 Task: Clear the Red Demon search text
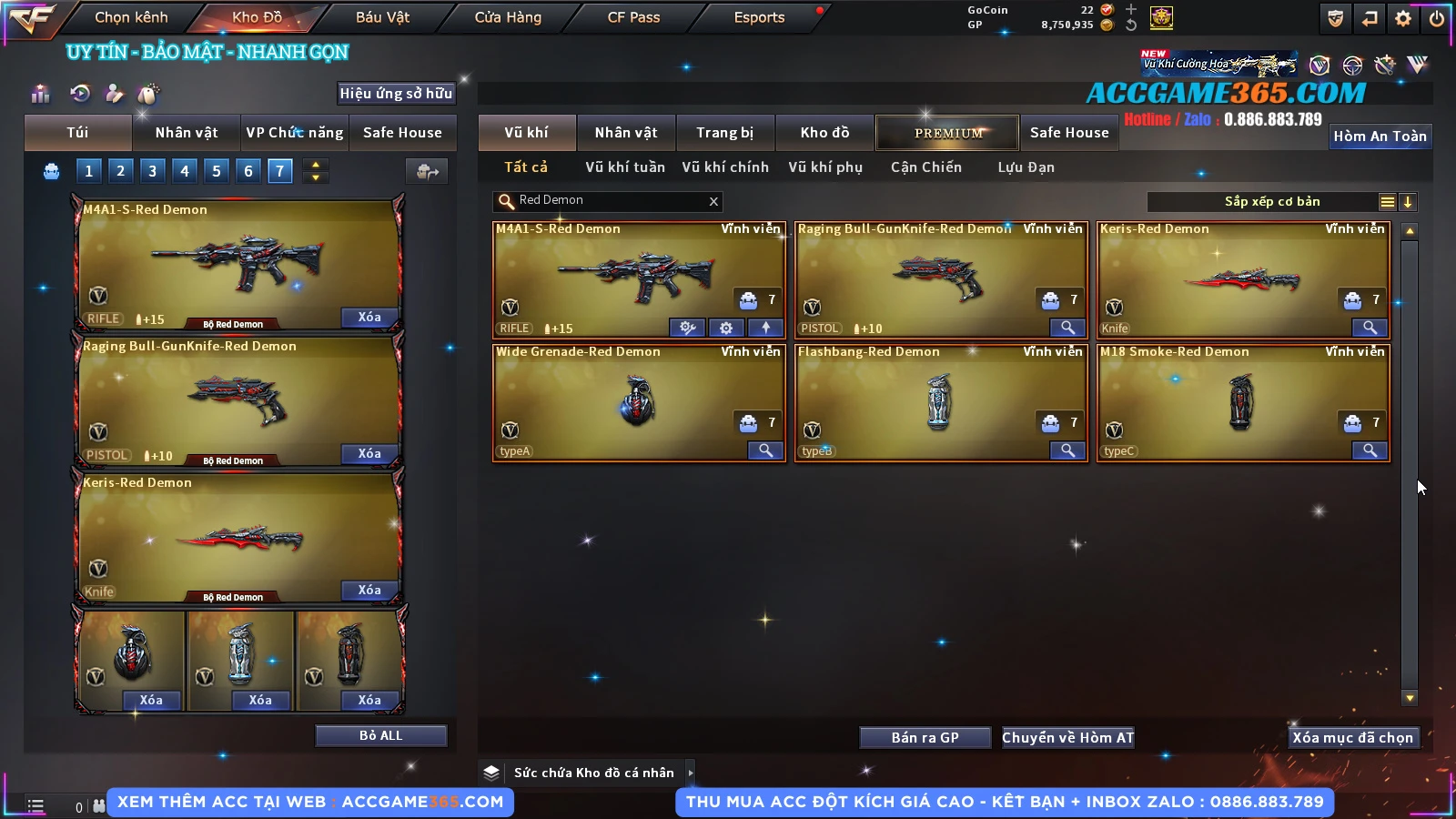(x=713, y=201)
